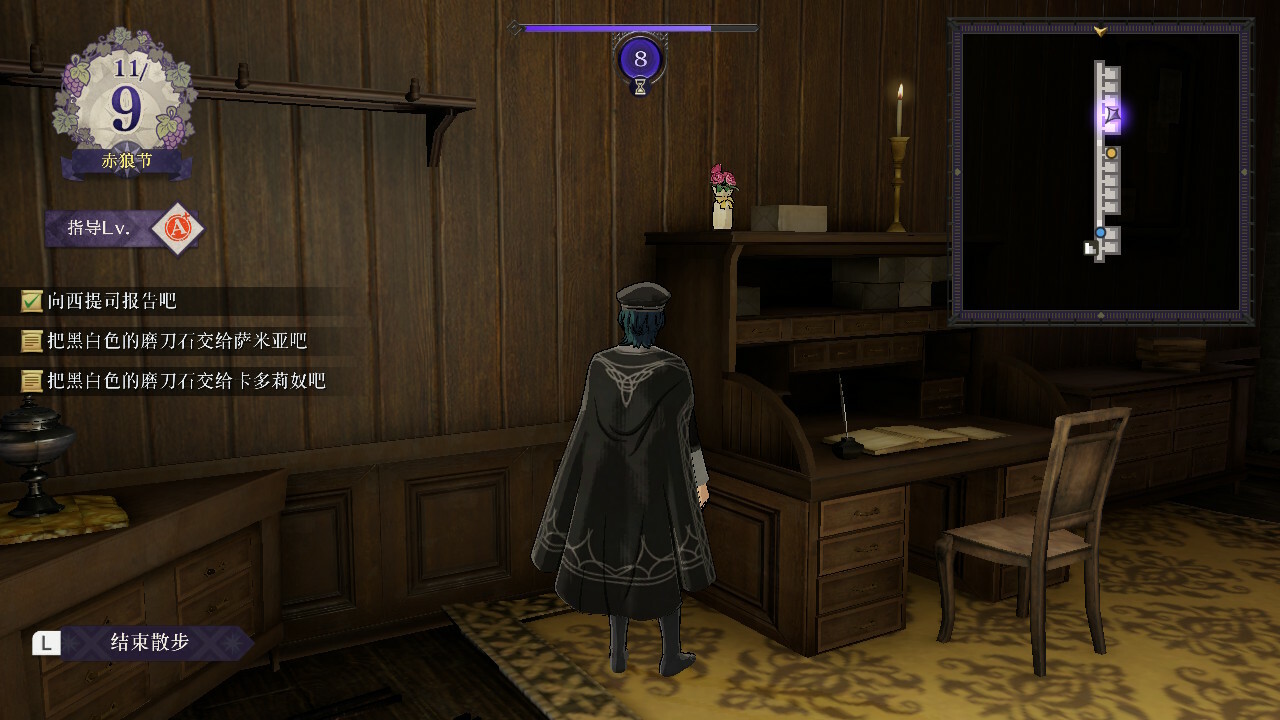
Task: Click the glowing purple star on minimap
Action: tap(1112, 115)
